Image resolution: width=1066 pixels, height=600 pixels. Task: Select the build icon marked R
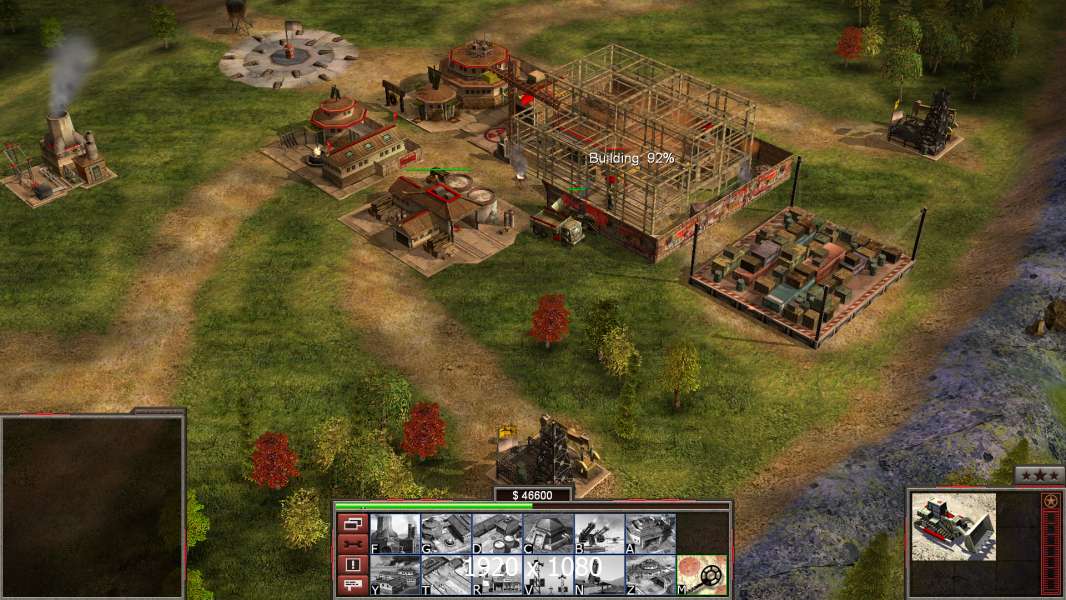pos(497,574)
